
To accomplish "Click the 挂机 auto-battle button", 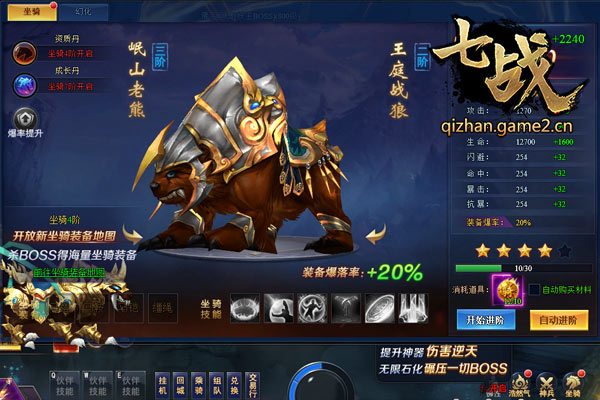I will 162,386.
